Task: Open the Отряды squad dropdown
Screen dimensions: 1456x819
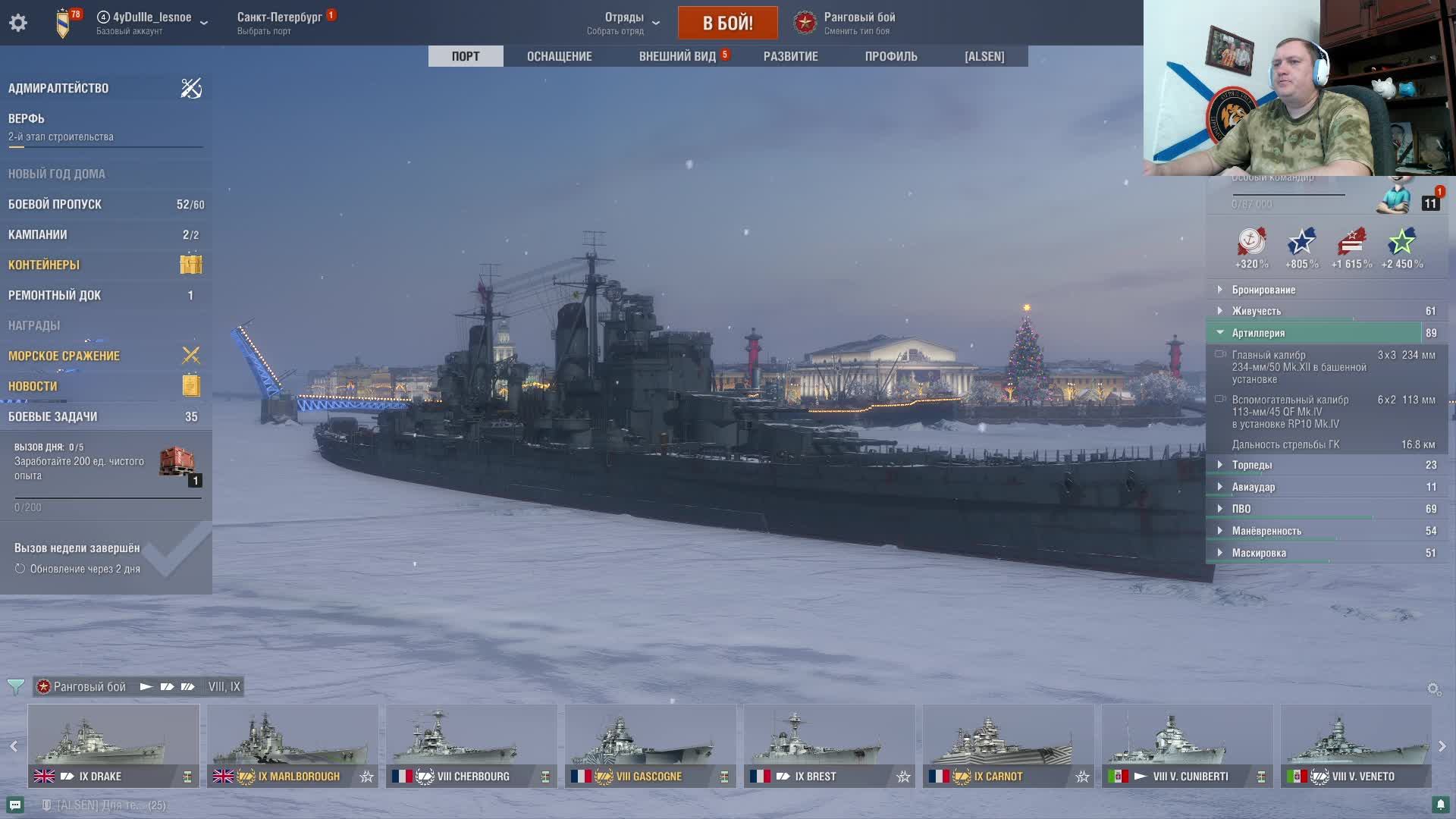Action: click(x=623, y=23)
